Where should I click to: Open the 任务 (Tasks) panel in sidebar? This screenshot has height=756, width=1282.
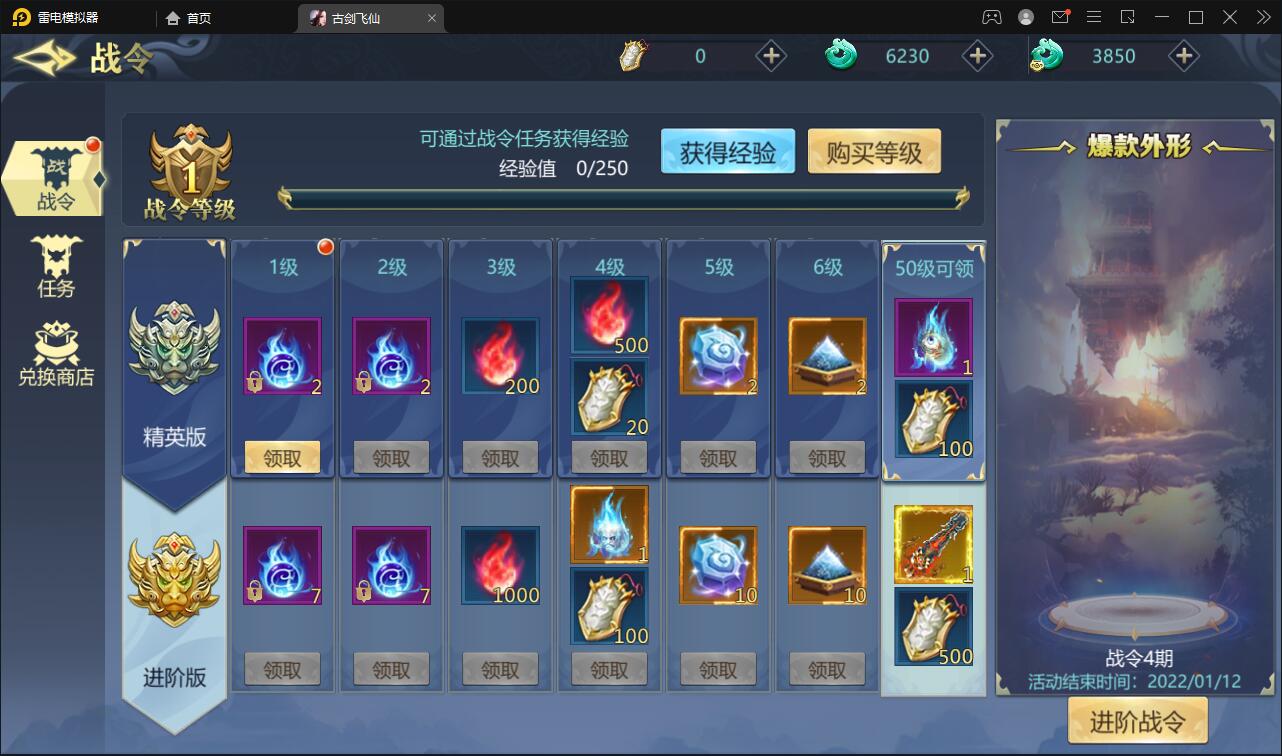click(x=55, y=265)
